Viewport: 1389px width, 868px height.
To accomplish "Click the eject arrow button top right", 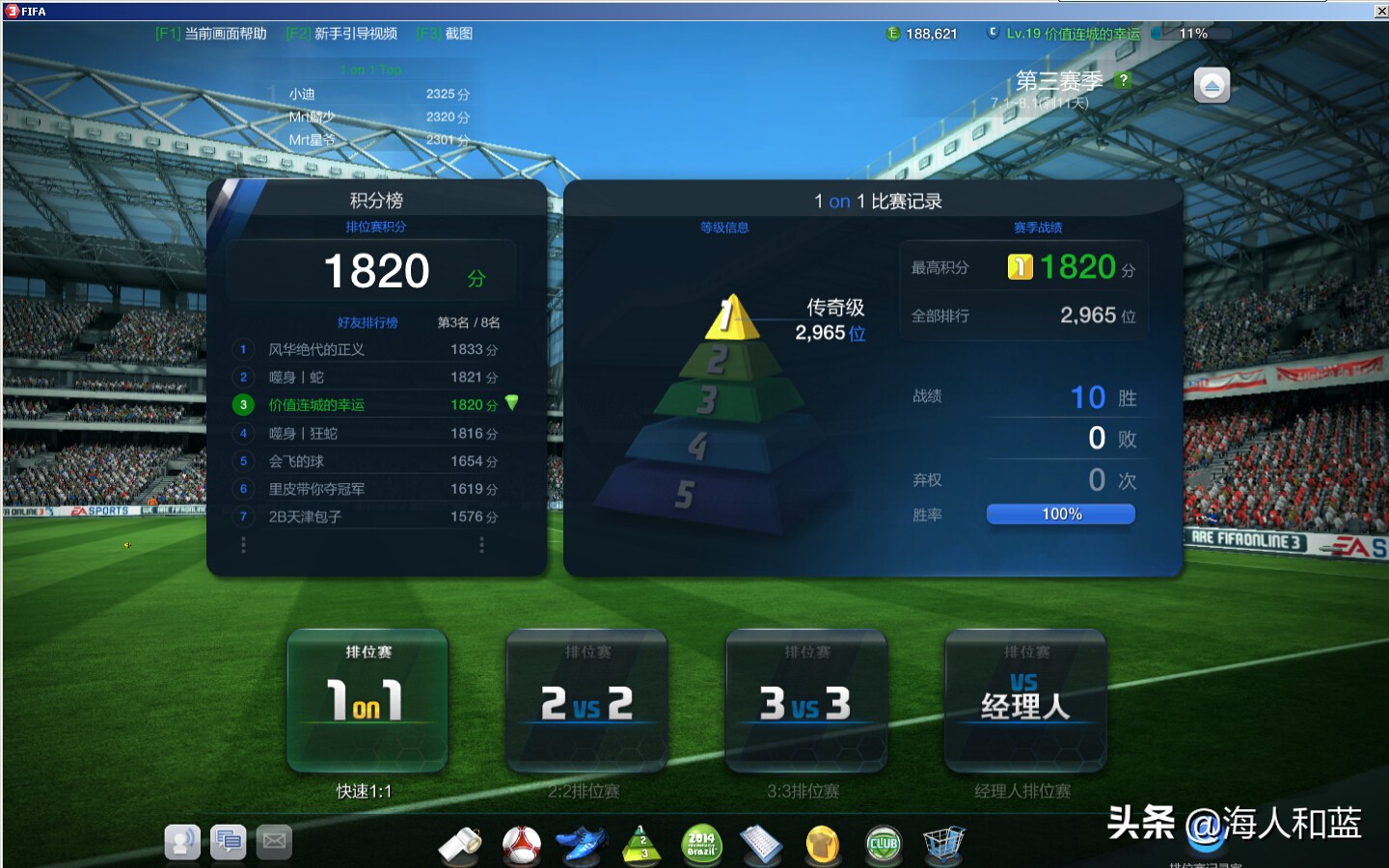I will tap(1212, 85).
